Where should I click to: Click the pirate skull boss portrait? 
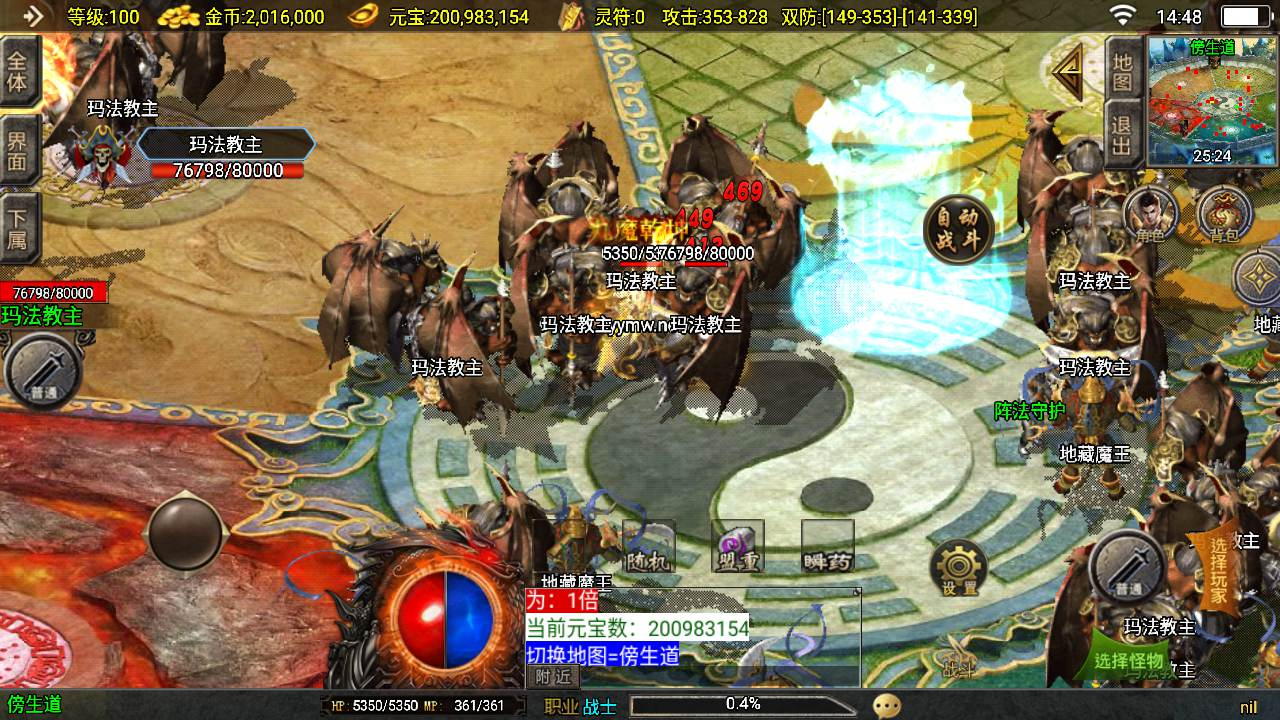[x=98, y=155]
